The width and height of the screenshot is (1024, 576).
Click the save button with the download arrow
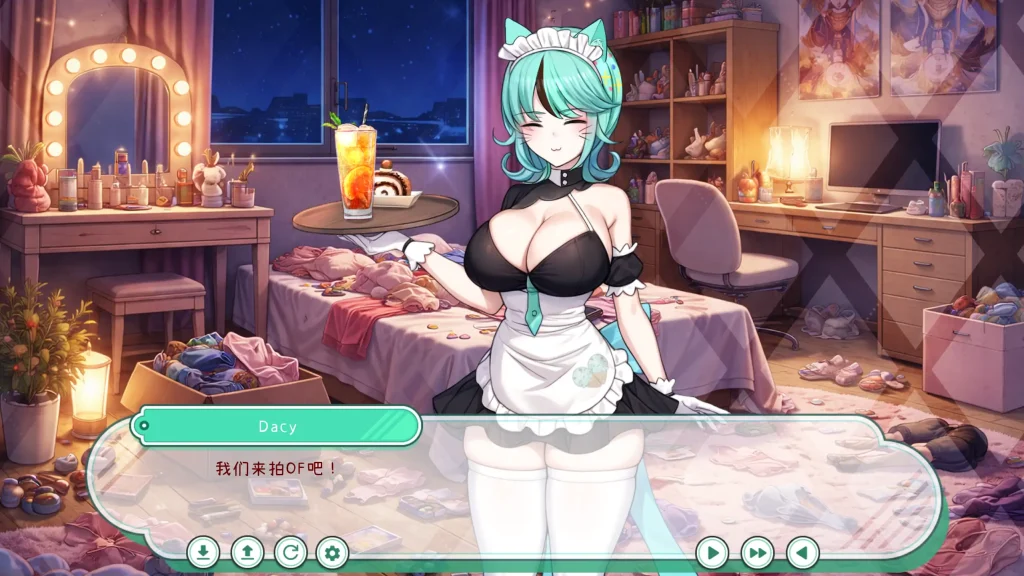[203, 551]
